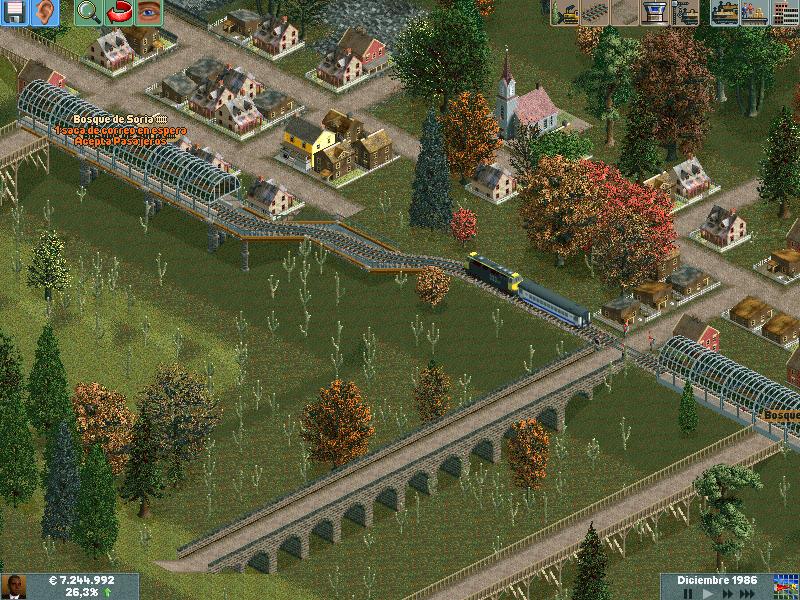Open the ear icon sound options
Screen dimensions: 800x600
point(45,13)
